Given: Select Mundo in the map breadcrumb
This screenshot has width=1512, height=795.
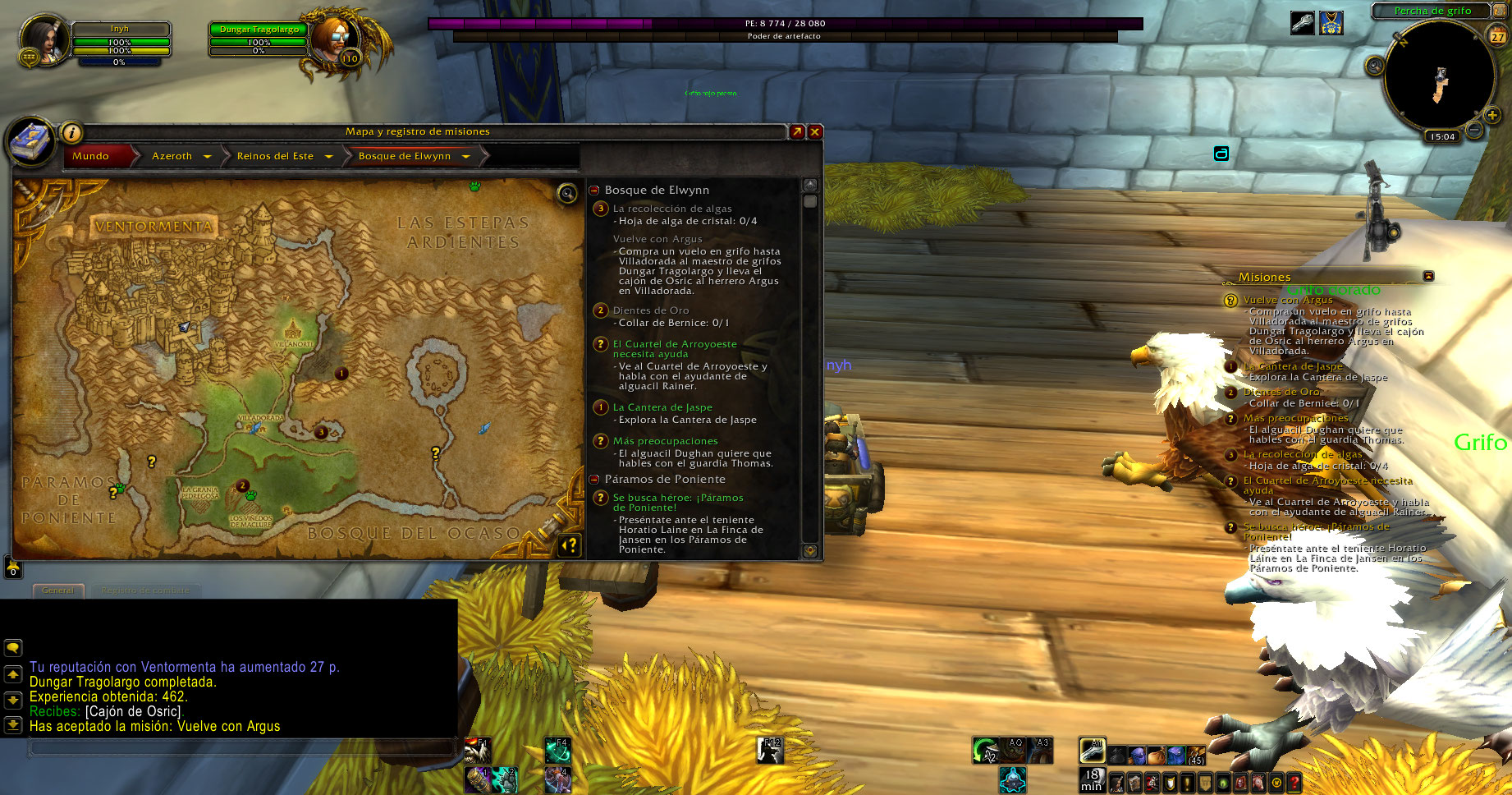Looking at the screenshot, I should (91, 156).
